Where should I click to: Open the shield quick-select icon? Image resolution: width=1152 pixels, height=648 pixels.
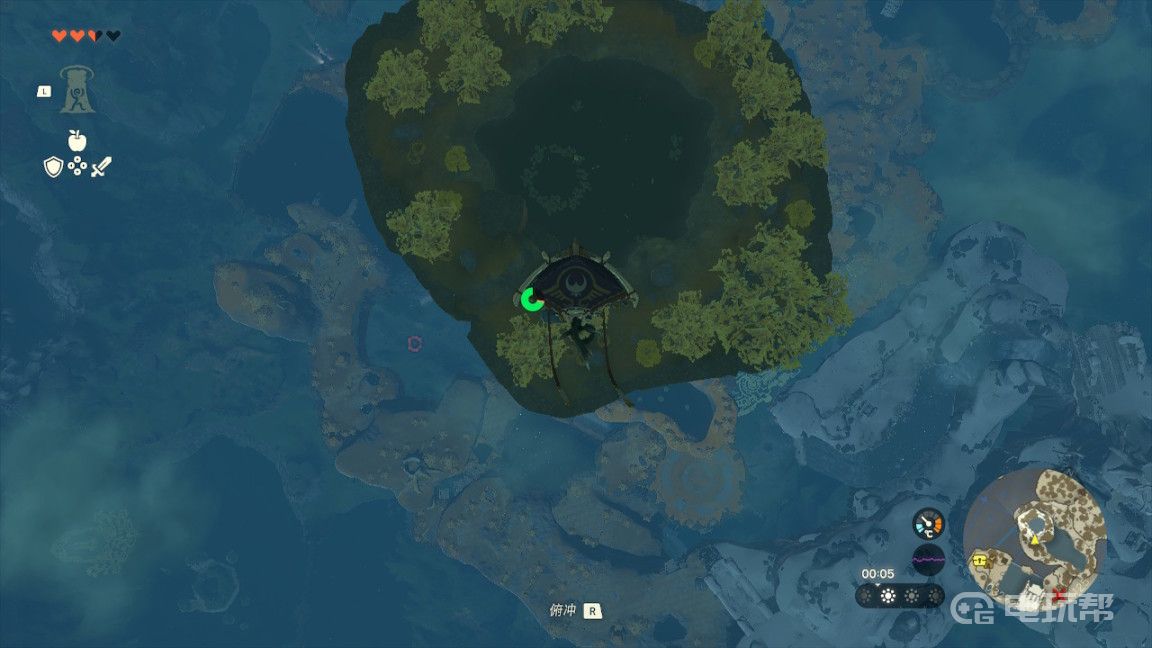click(x=53, y=167)
